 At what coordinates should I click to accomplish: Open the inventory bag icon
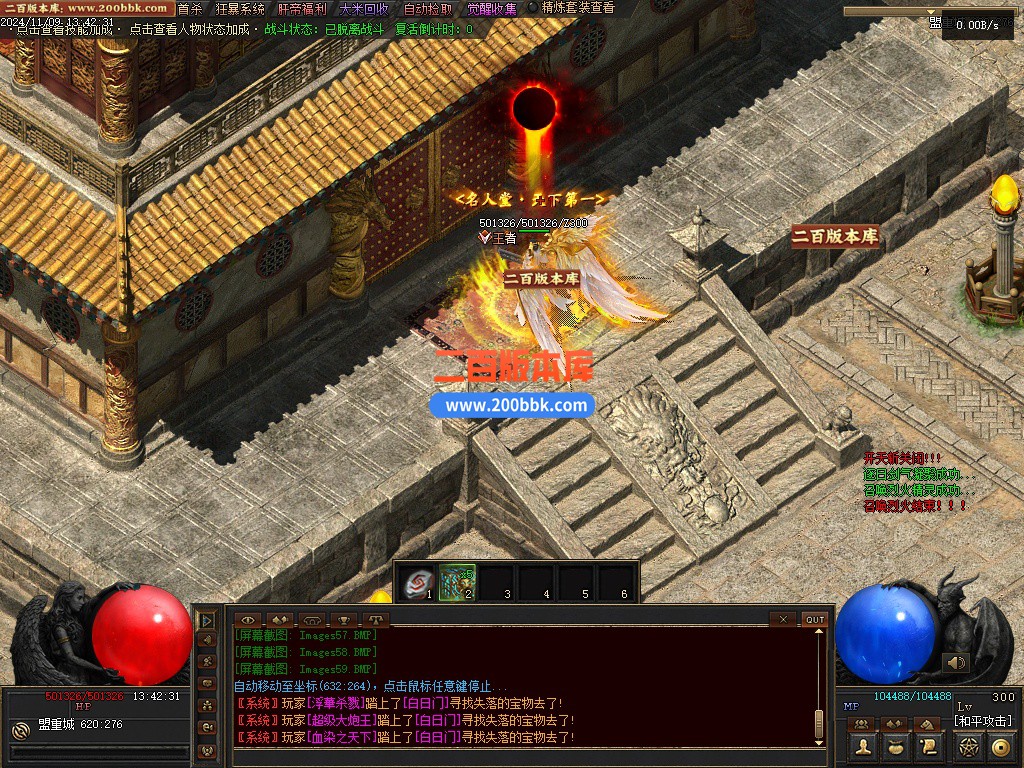pyautogui.click(x=896, y=746)
